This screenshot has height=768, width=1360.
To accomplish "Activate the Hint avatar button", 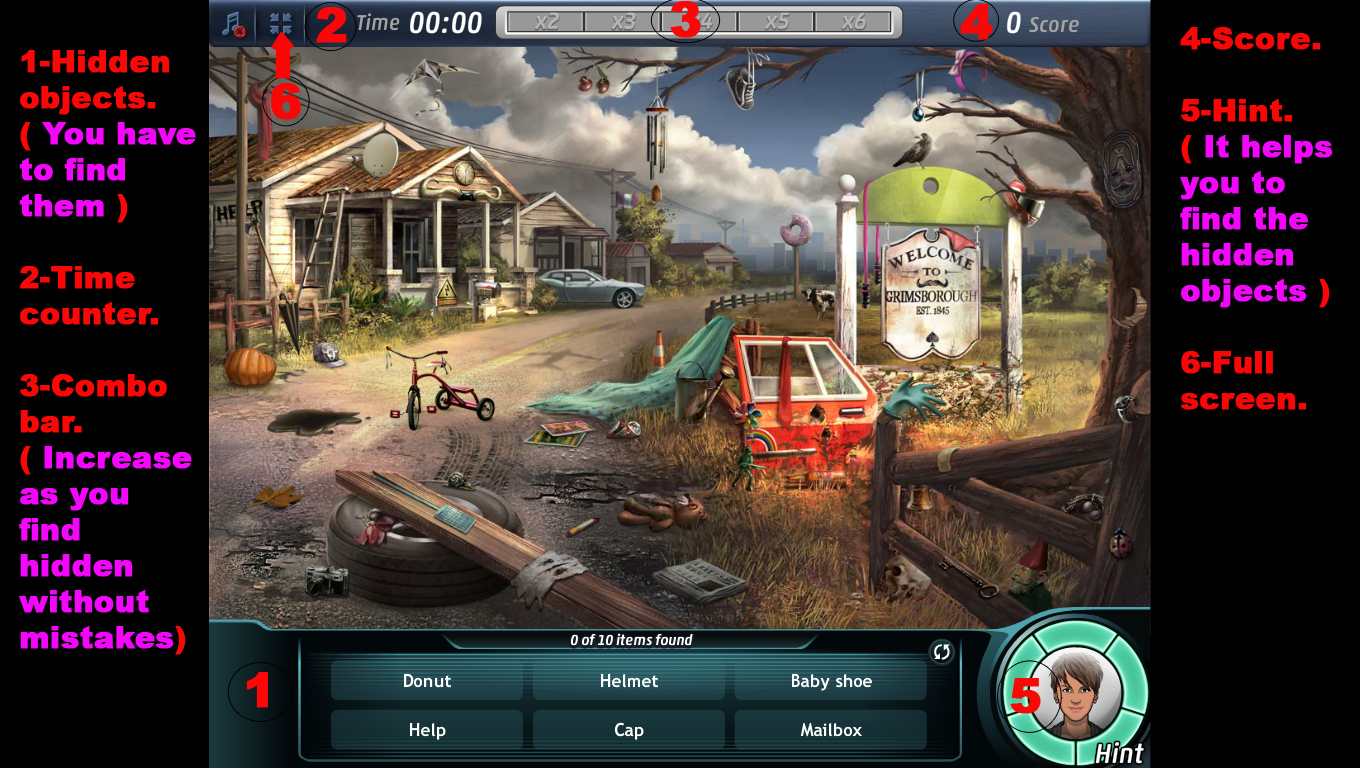I will pos(1080,695).
